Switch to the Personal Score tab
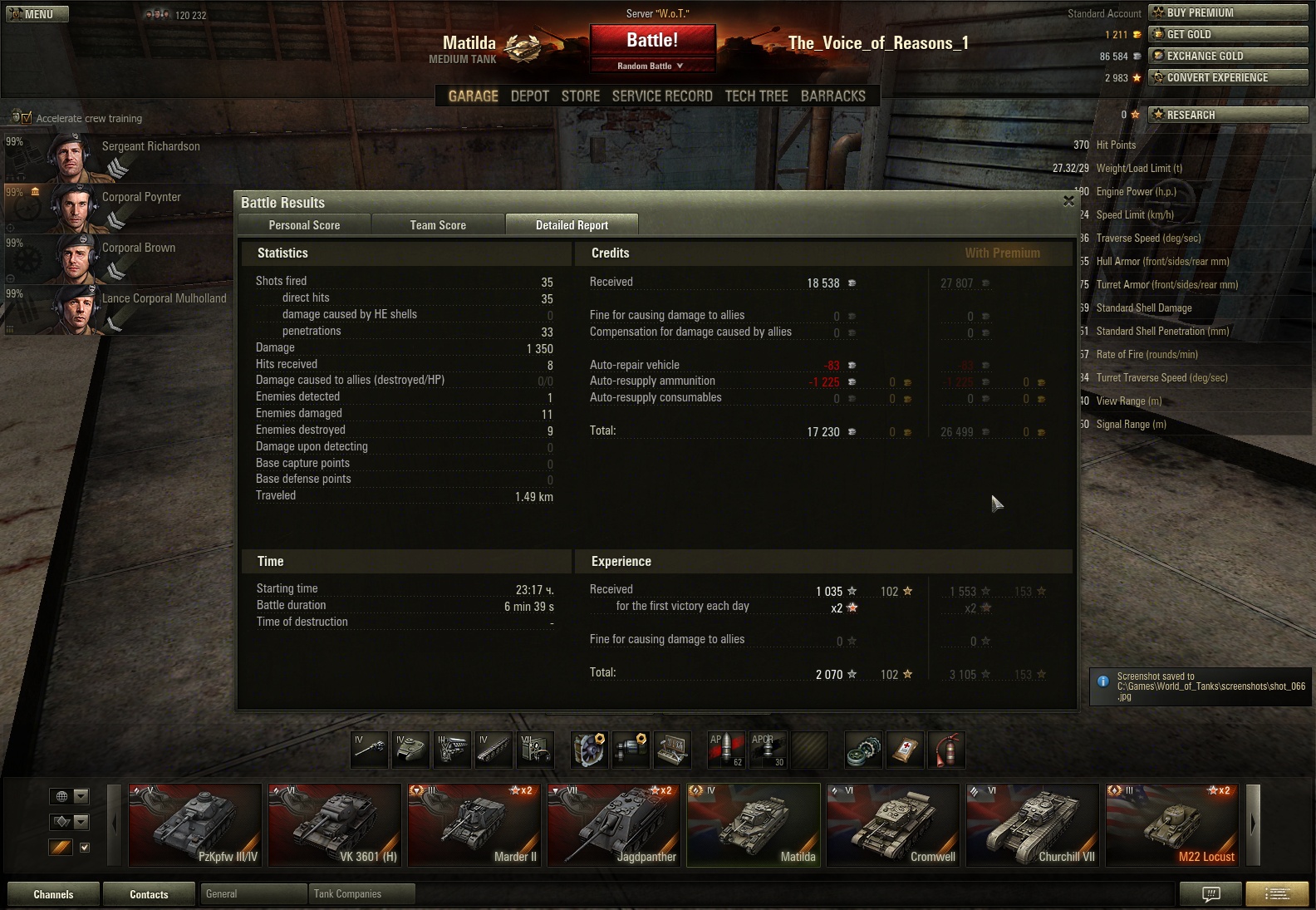1316x910 pixels. 304,225
